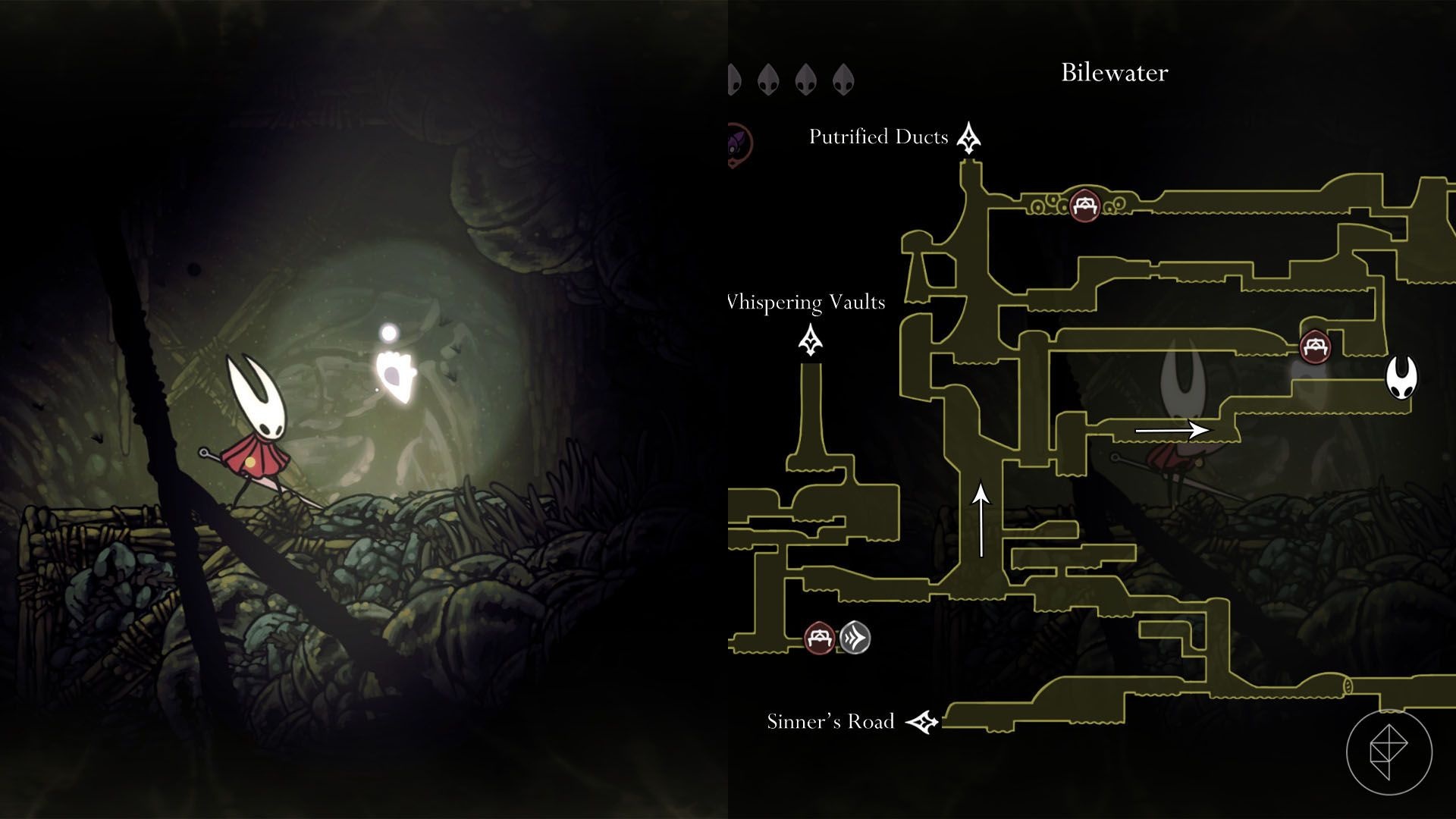Click the Whispering Vaults exit arrow
Image resolution: width=1456 pixels, height=819 pixels.
click(x=811, y=340)
